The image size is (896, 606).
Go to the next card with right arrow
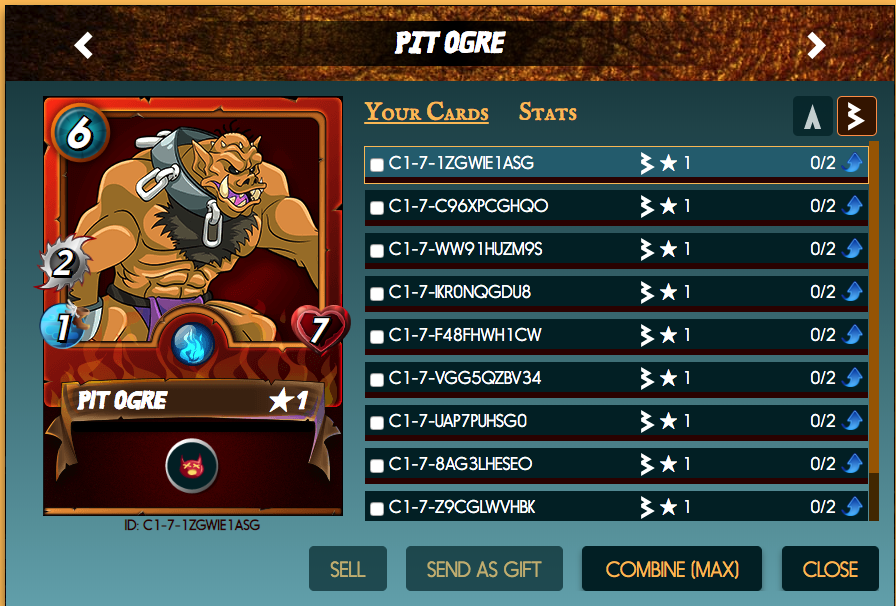click(816, 45)
